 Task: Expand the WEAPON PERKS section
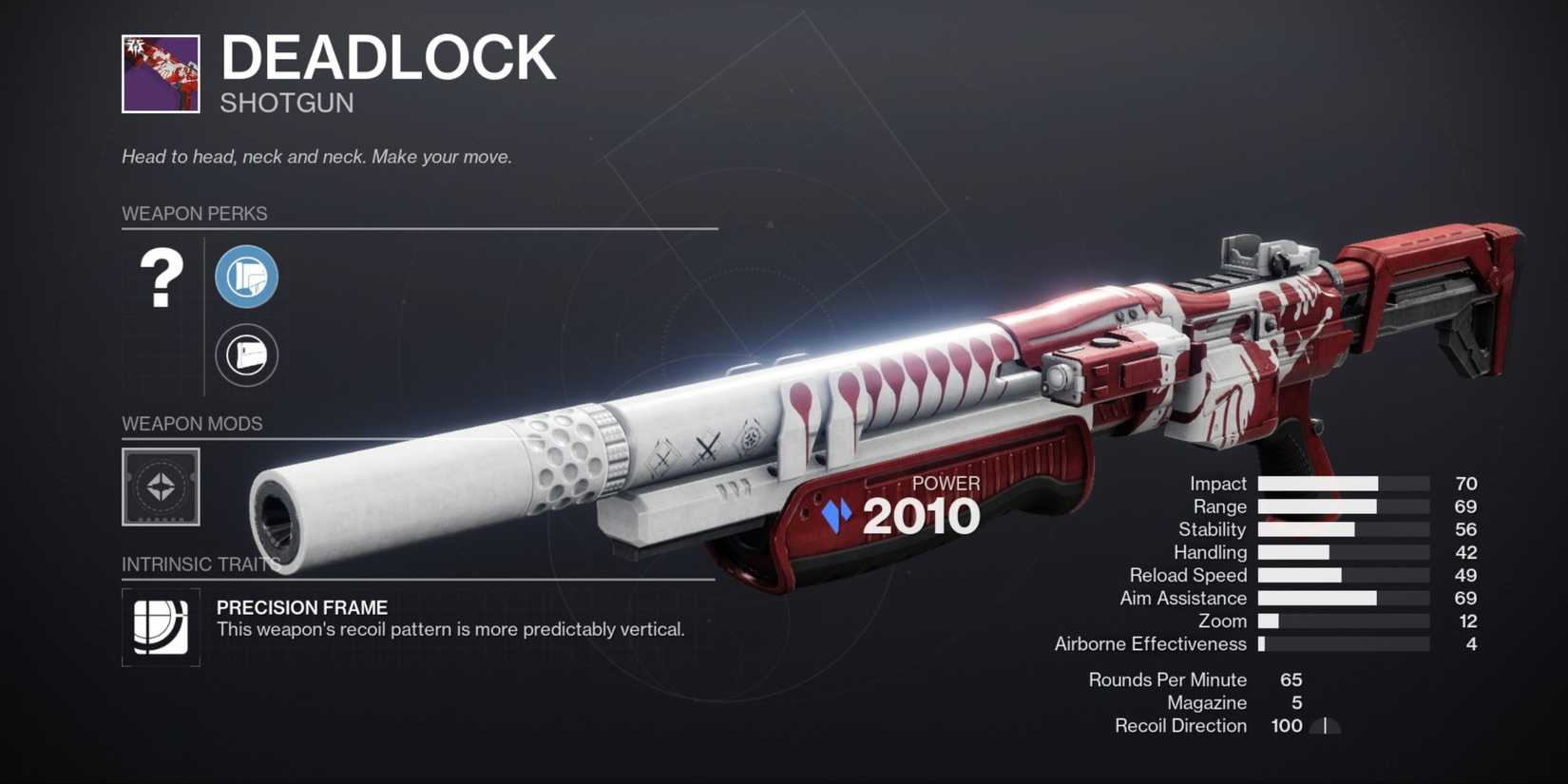pyautogui.click(x=195, y=213)
